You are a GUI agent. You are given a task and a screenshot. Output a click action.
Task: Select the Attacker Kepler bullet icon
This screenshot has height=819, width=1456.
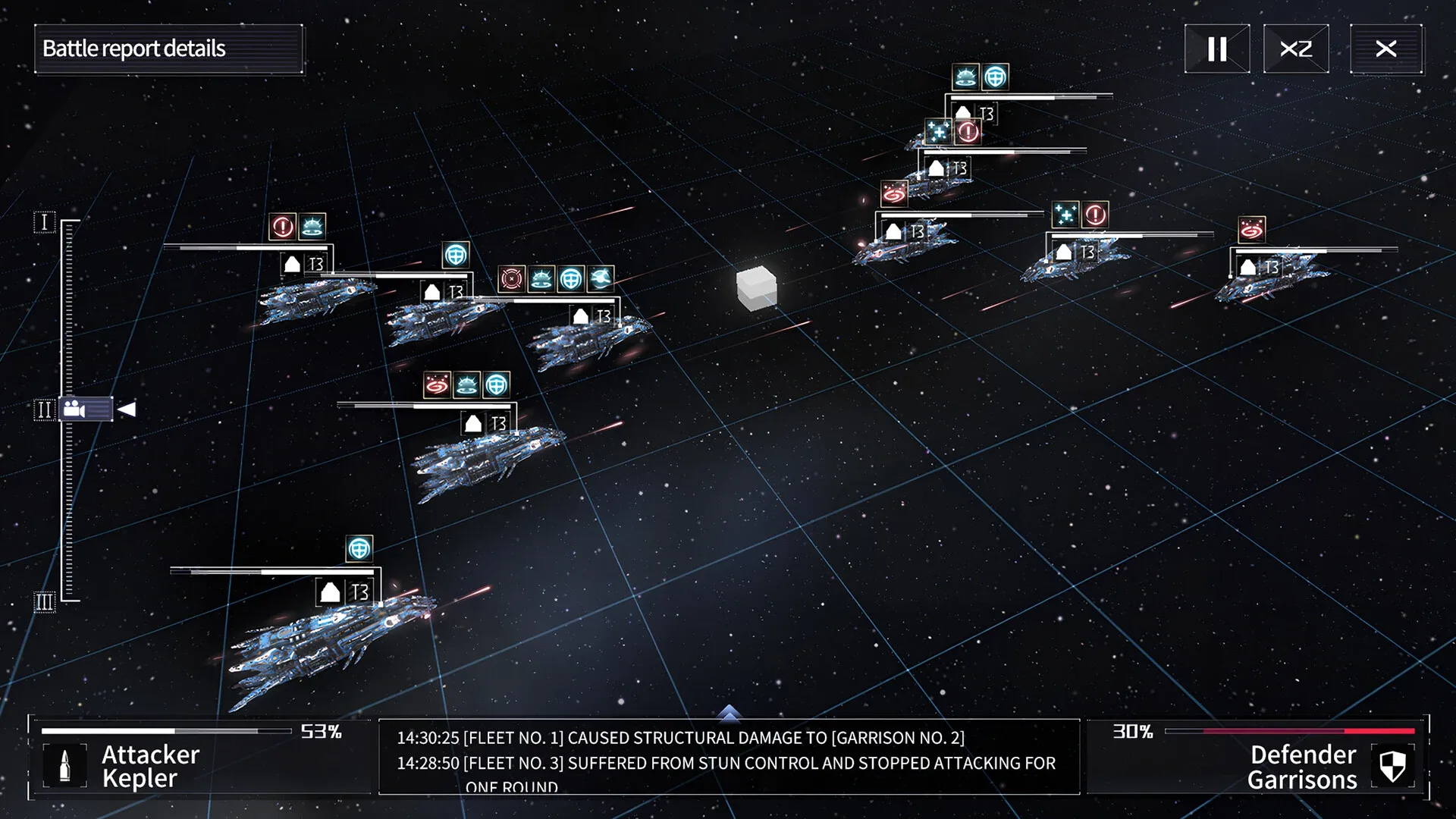64,766
